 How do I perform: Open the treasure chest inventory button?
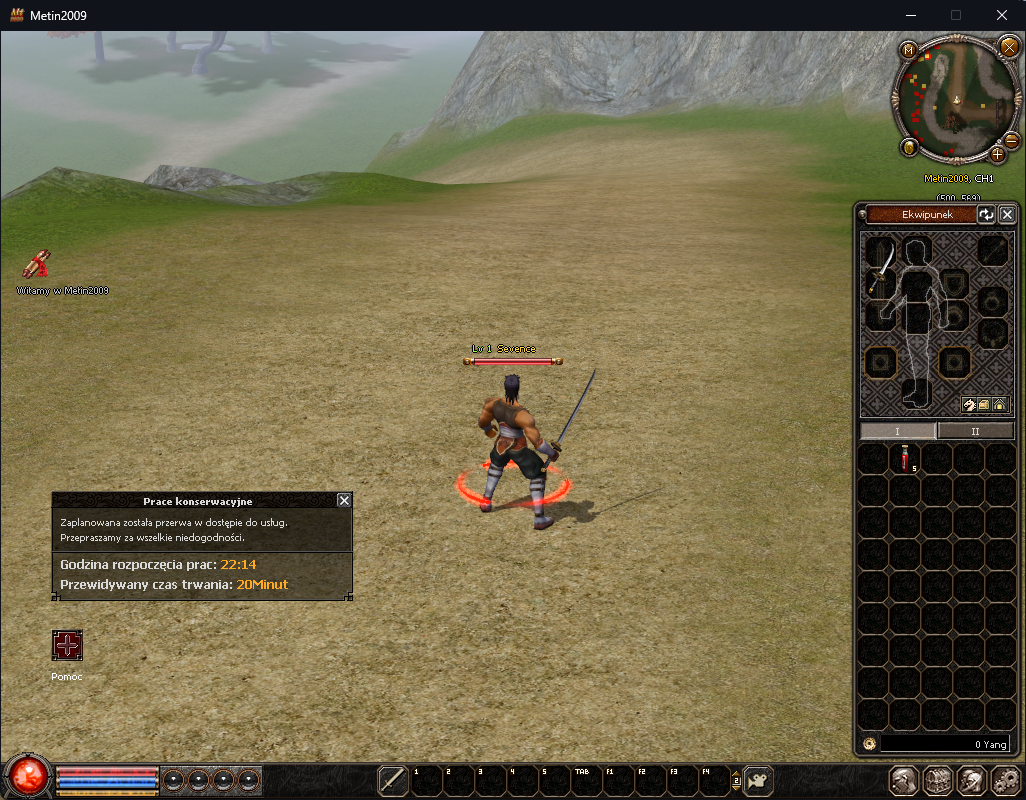937,780
